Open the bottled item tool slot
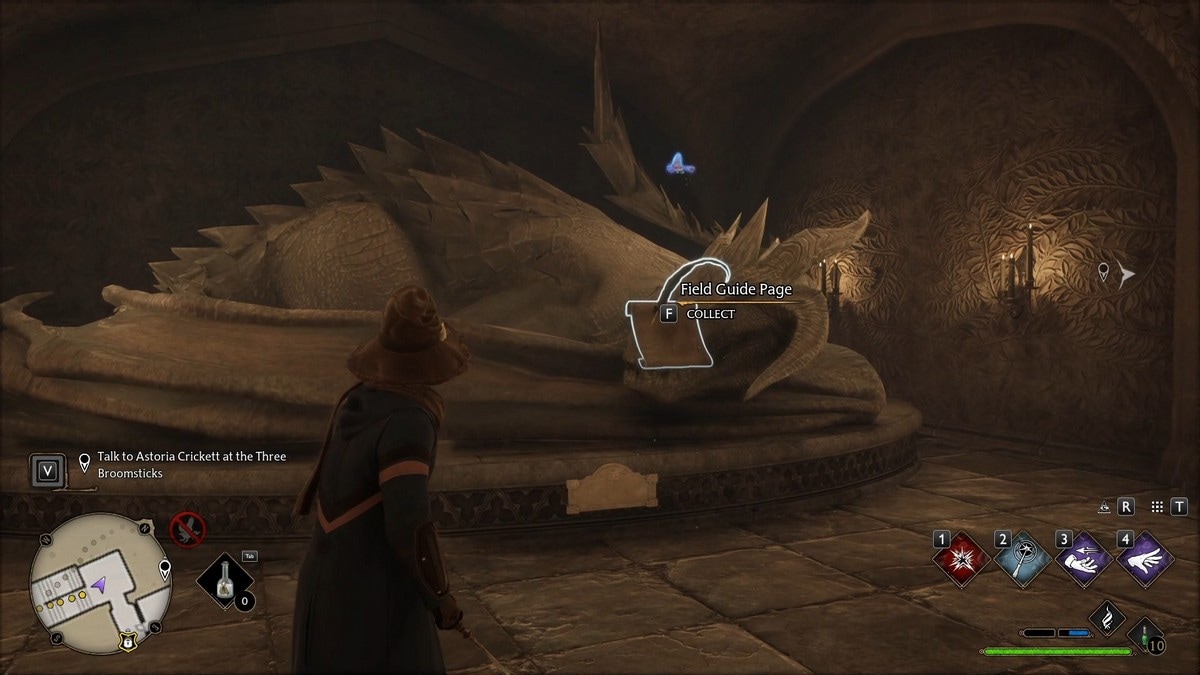 (x=221, y=582)
